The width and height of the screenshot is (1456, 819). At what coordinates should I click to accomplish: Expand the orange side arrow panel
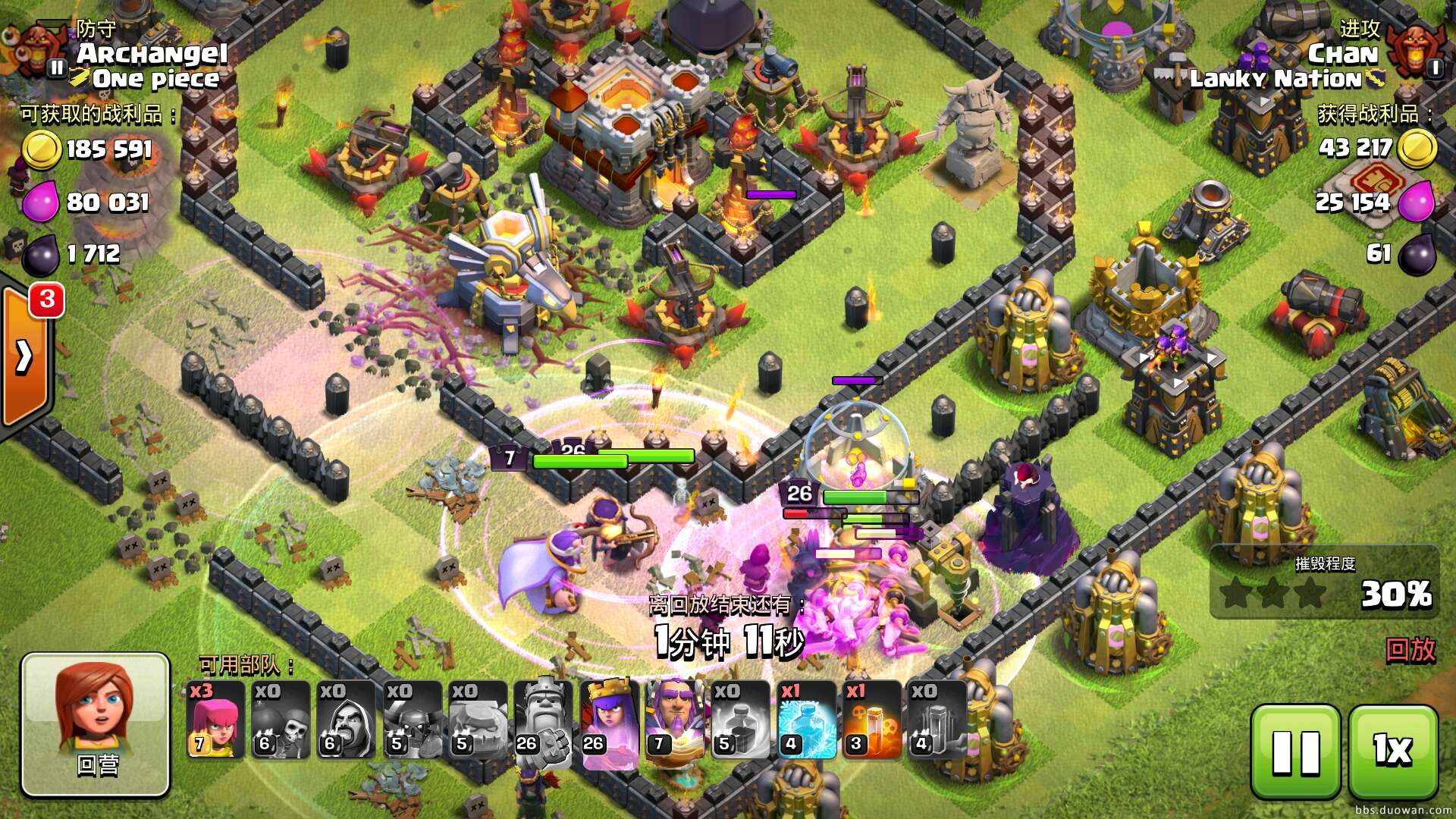(x=25, y=356)
